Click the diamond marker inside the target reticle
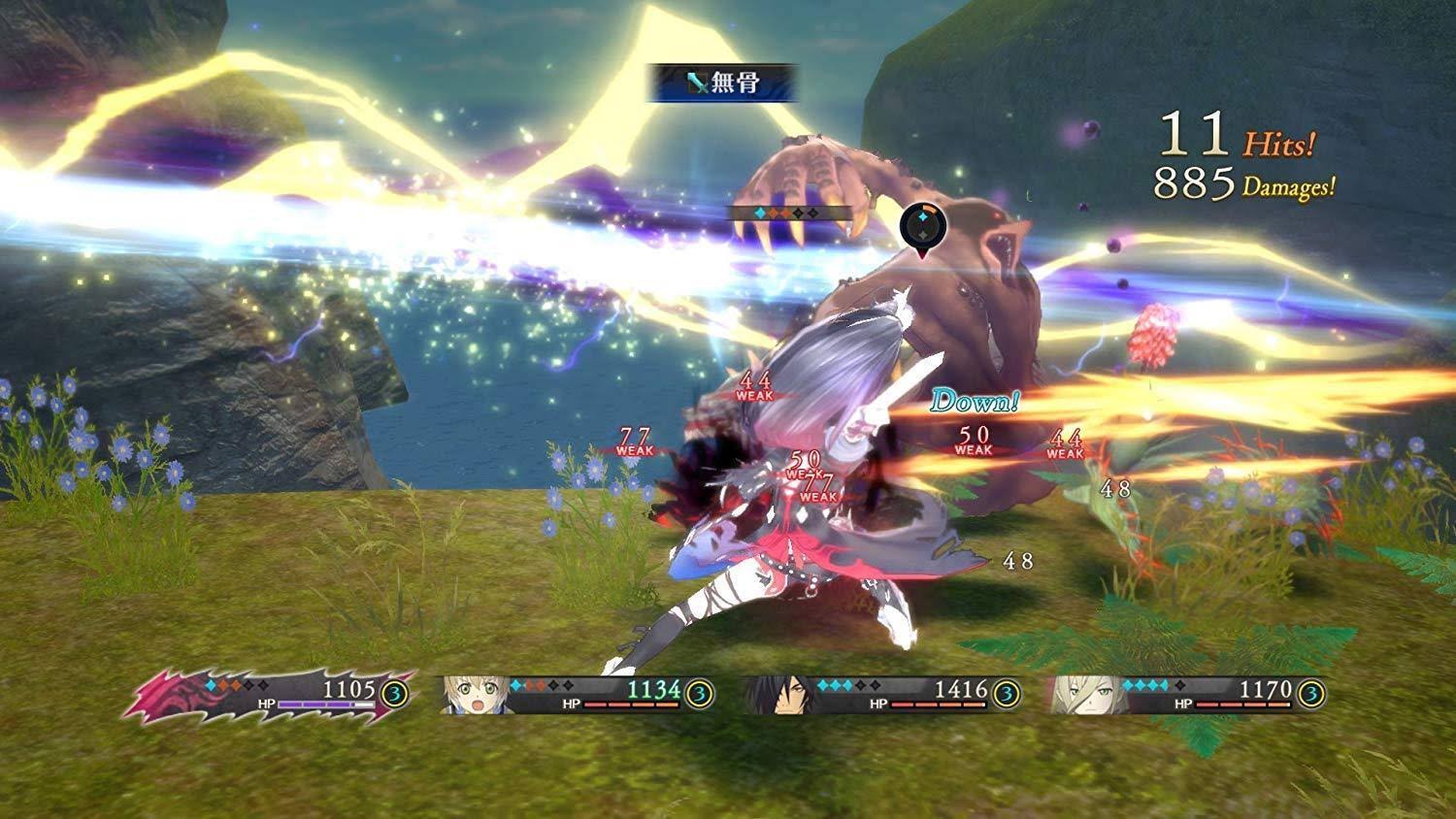 [x=922, y=216]
